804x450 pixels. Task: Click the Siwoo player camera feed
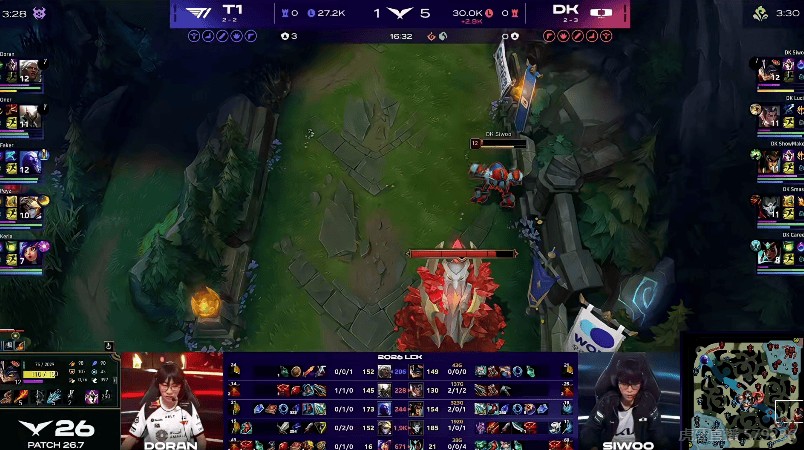pos(628,400)
